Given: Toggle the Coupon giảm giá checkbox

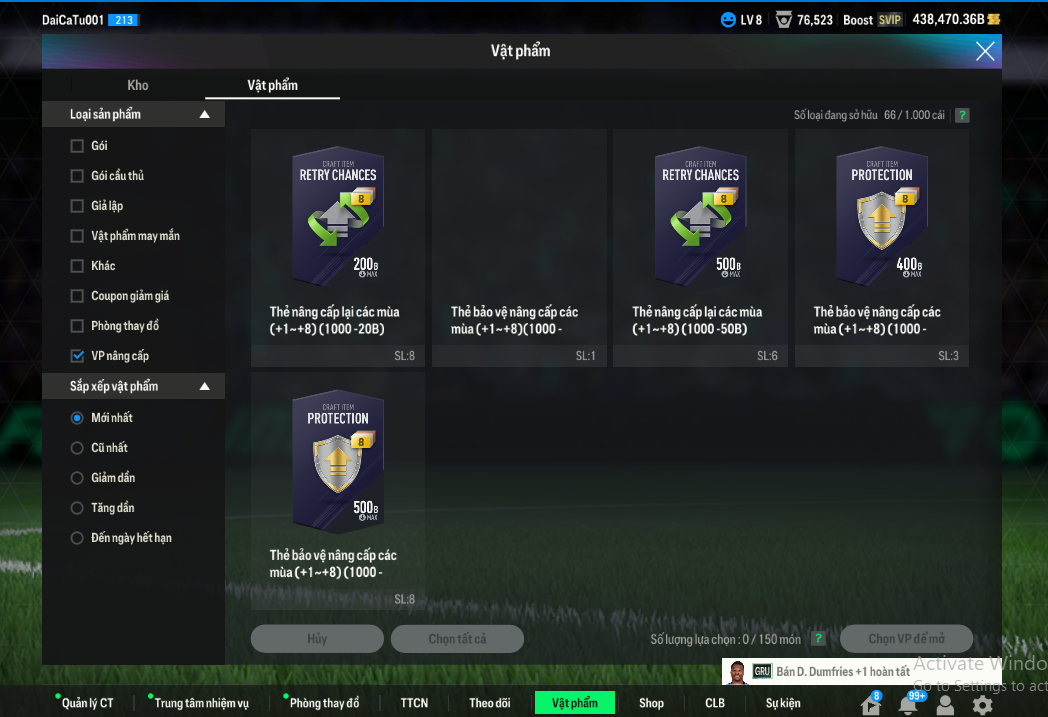Looking at the screenshot, I should click(78, 296).
